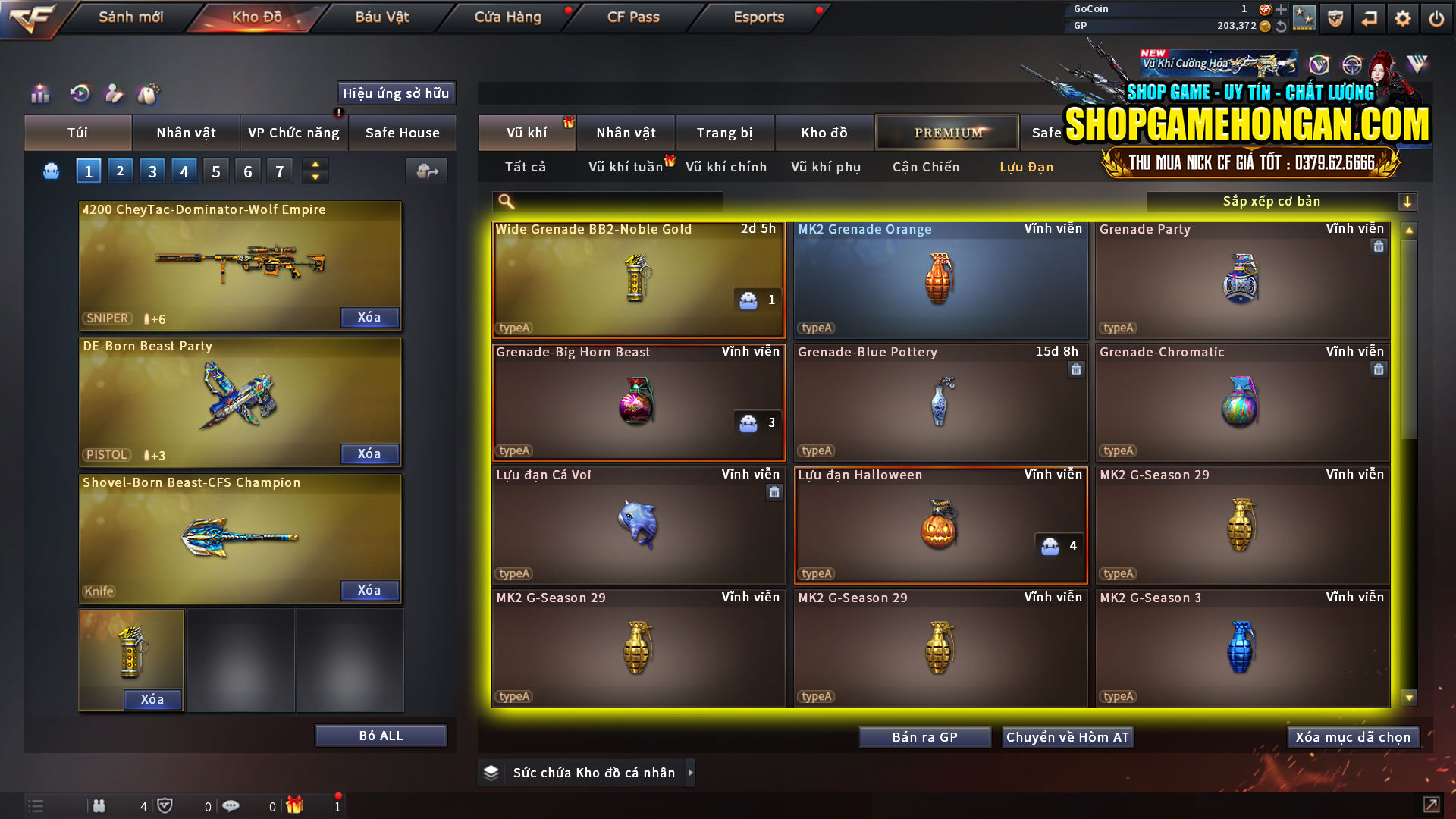
Task: Select the bag transfer icon near slot numbers
Action: point(426,171)
